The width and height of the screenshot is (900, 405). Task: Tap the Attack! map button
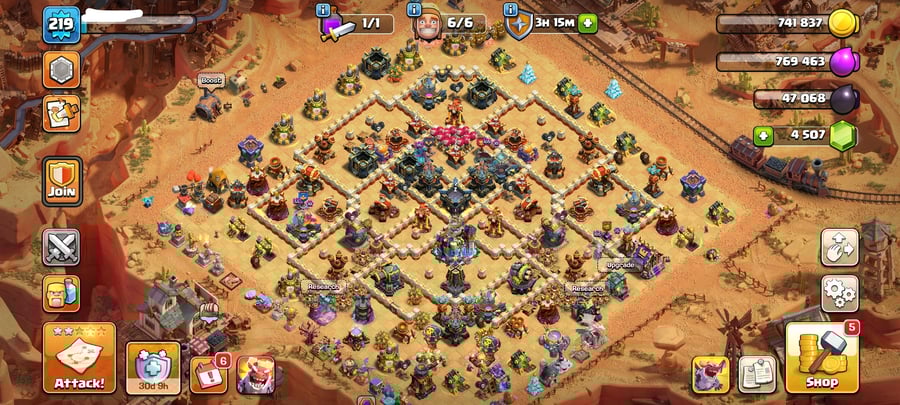(x=79, y=358)
